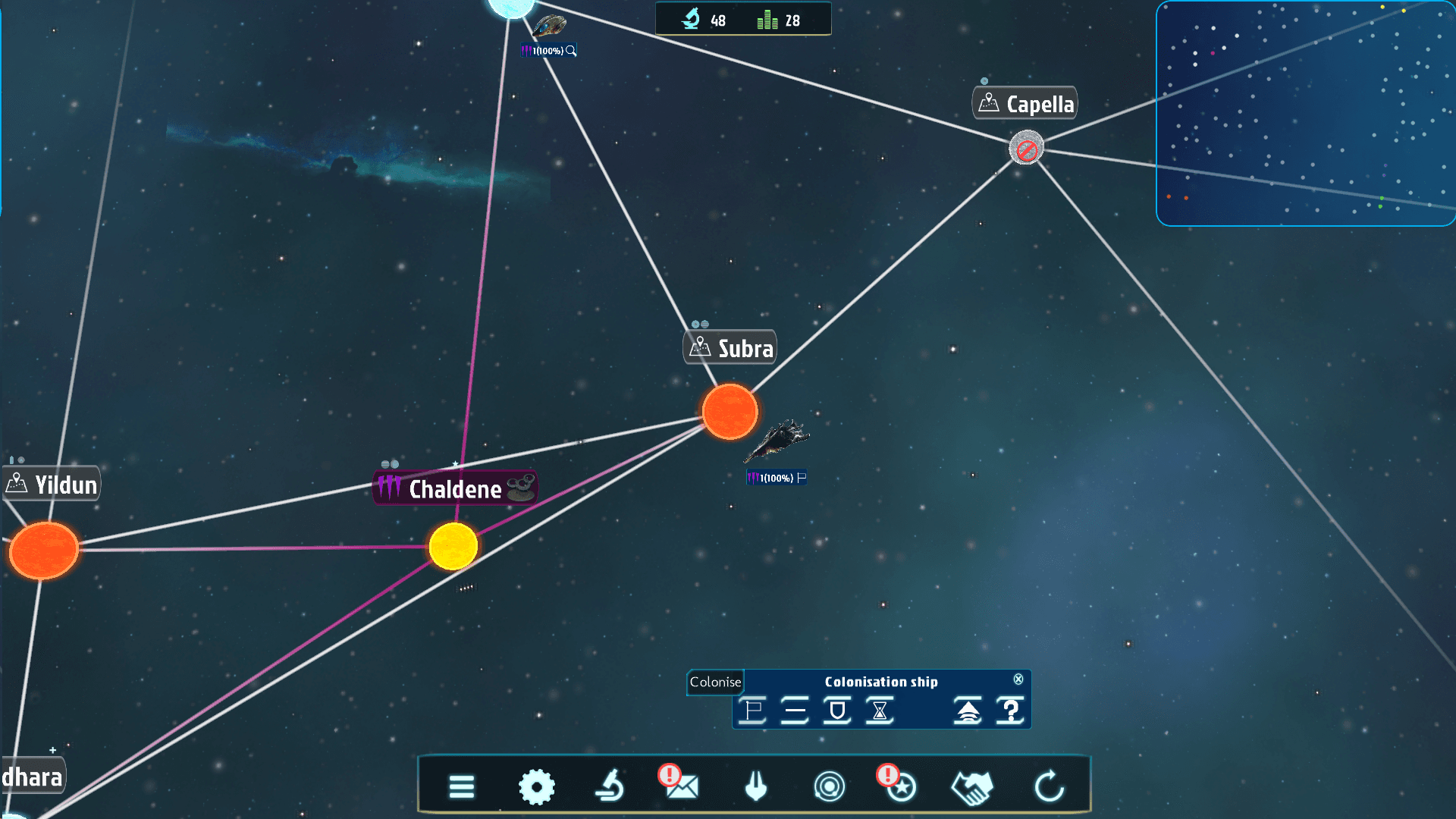End turn with the circular arrow
The height and width of the screenshot is (819, 1456).
tap(1050, 786)
